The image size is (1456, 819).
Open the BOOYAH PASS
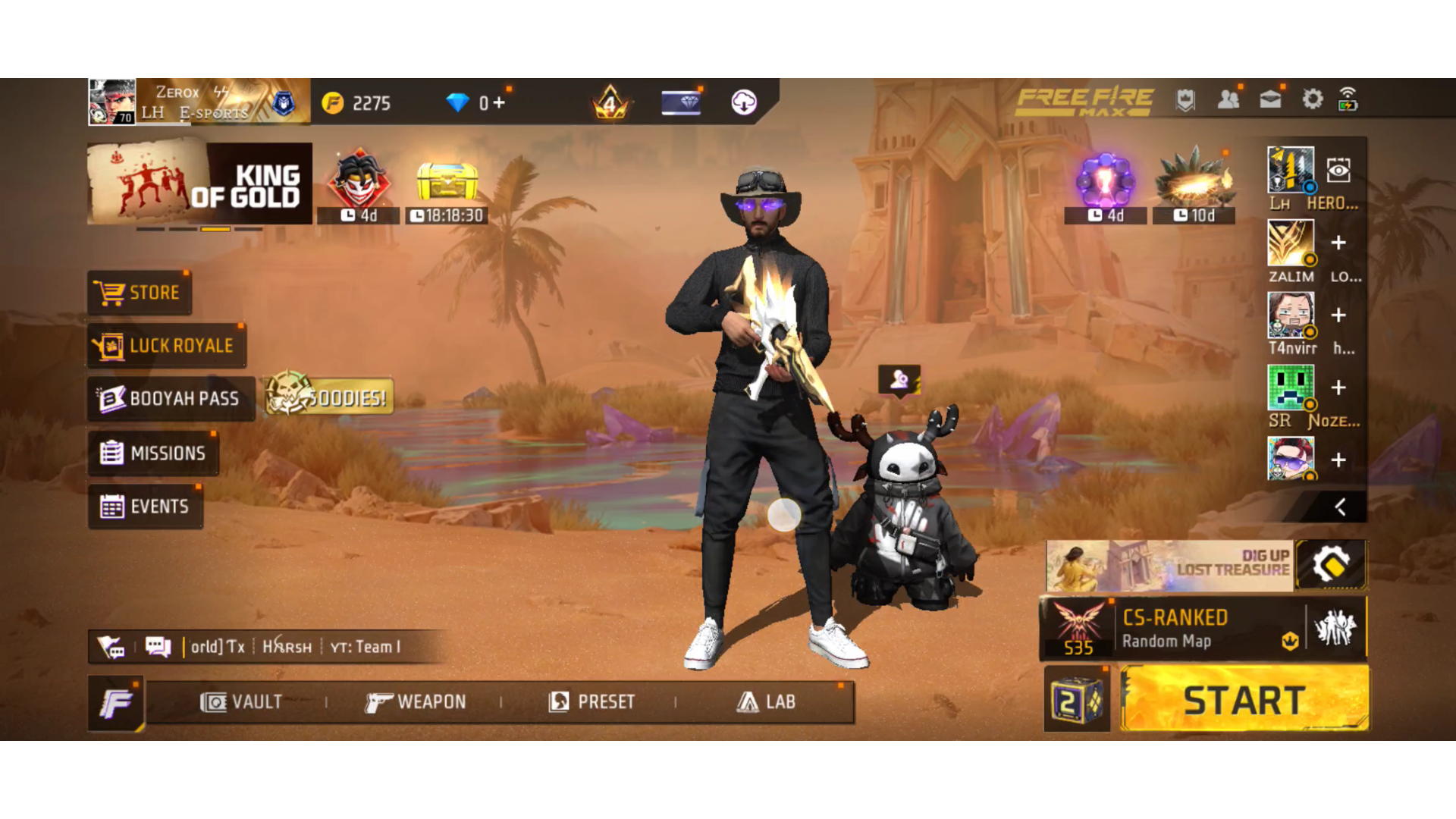click(171, 399)
